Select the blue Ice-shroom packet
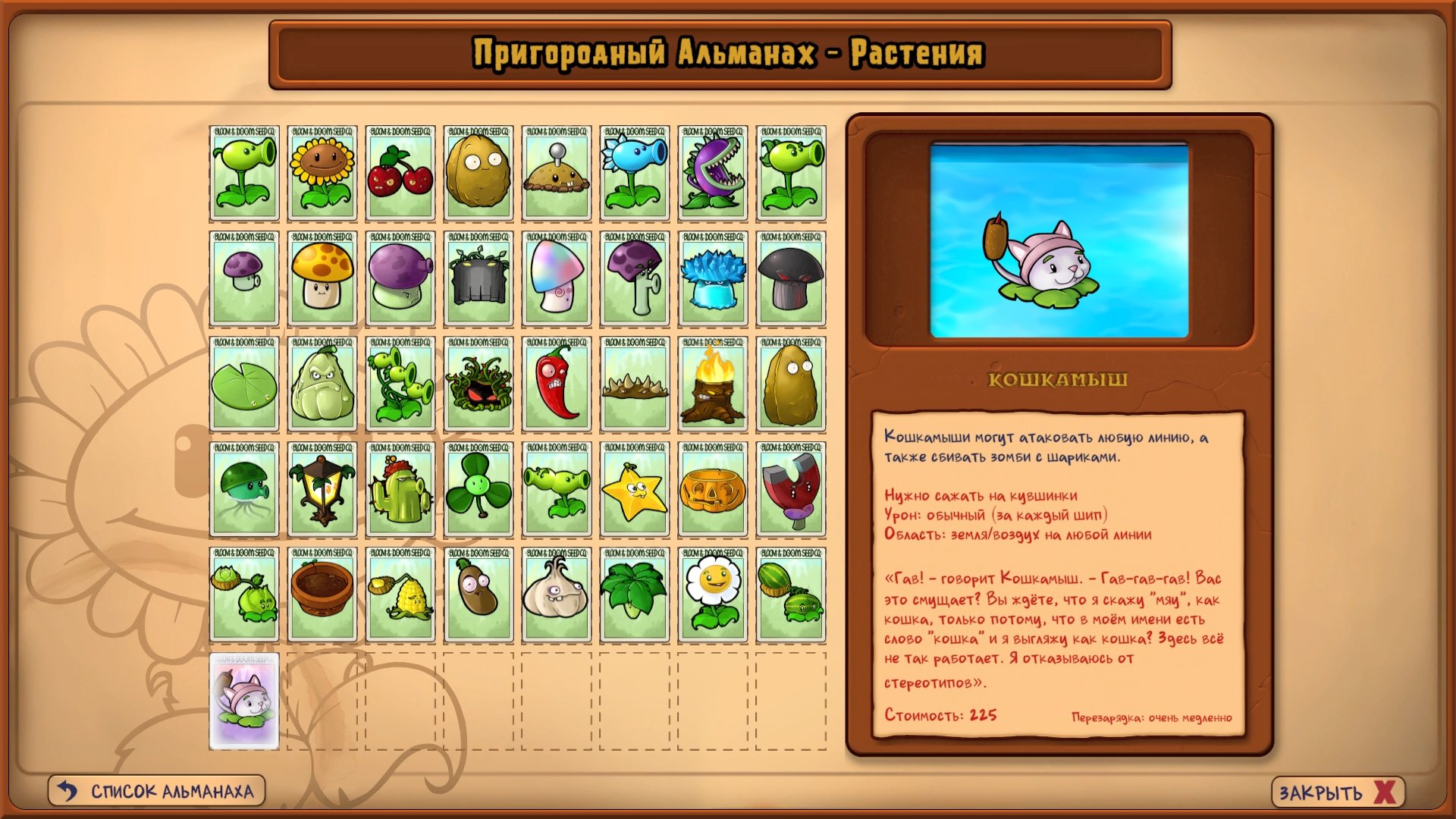The height and width of the screenshot is (819, 1456). pyautogui.click(x=713, y=279)
